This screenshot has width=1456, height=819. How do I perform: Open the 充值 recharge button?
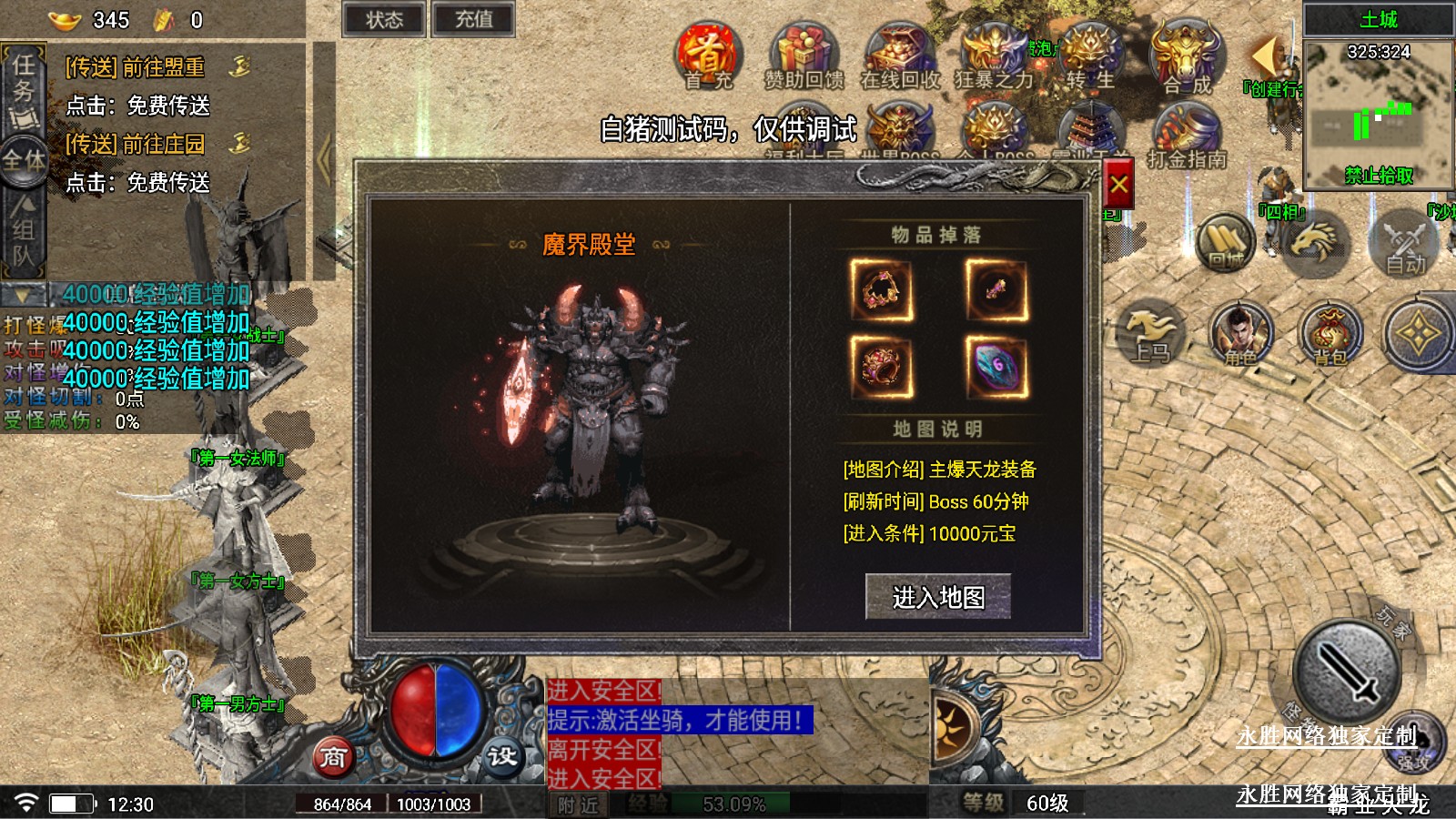click(x=473, y=20)
